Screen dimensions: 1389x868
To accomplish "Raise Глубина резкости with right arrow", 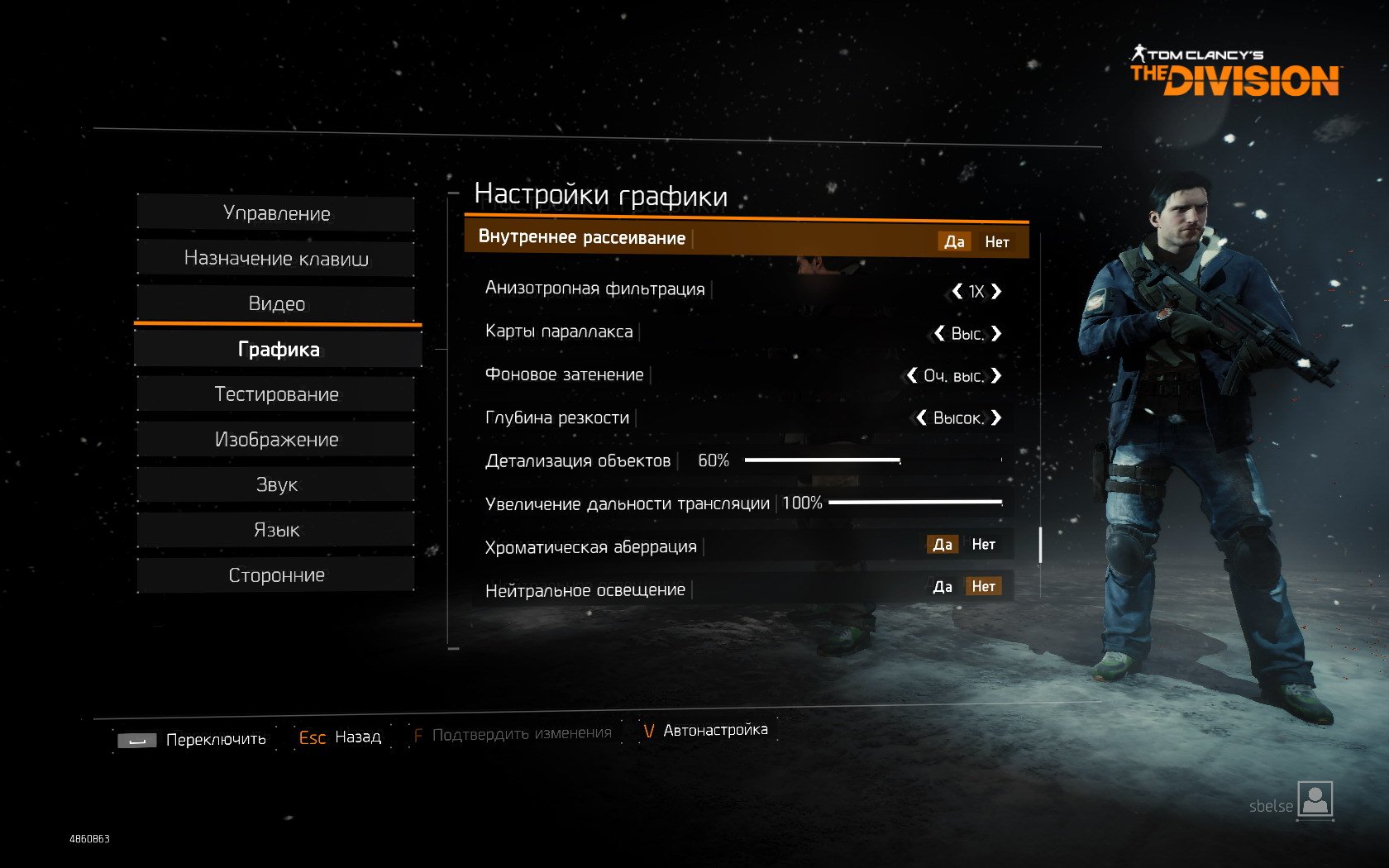I will pos(996,417).
